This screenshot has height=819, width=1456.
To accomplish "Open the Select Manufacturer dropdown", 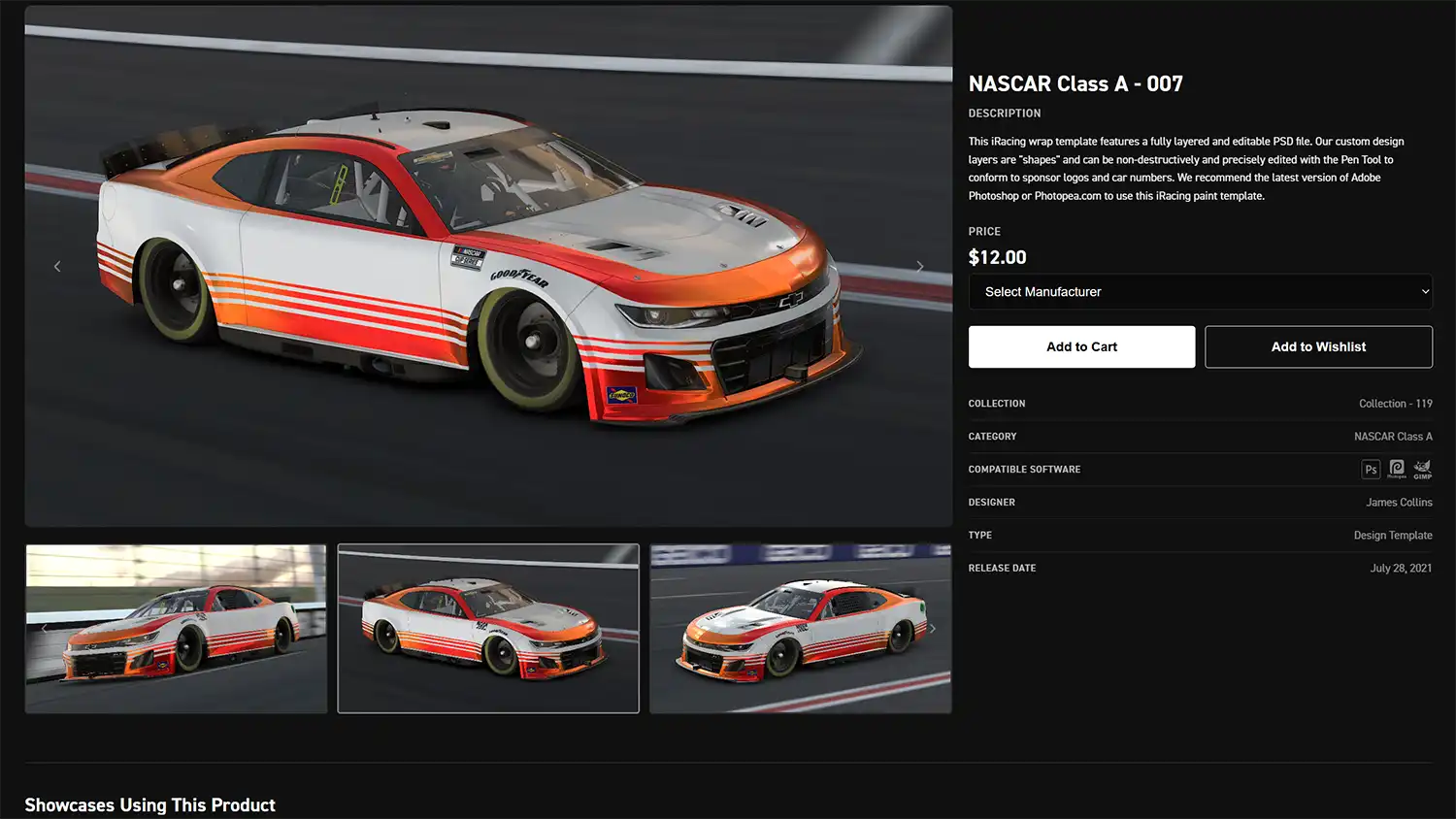I will pos(1200,291).
